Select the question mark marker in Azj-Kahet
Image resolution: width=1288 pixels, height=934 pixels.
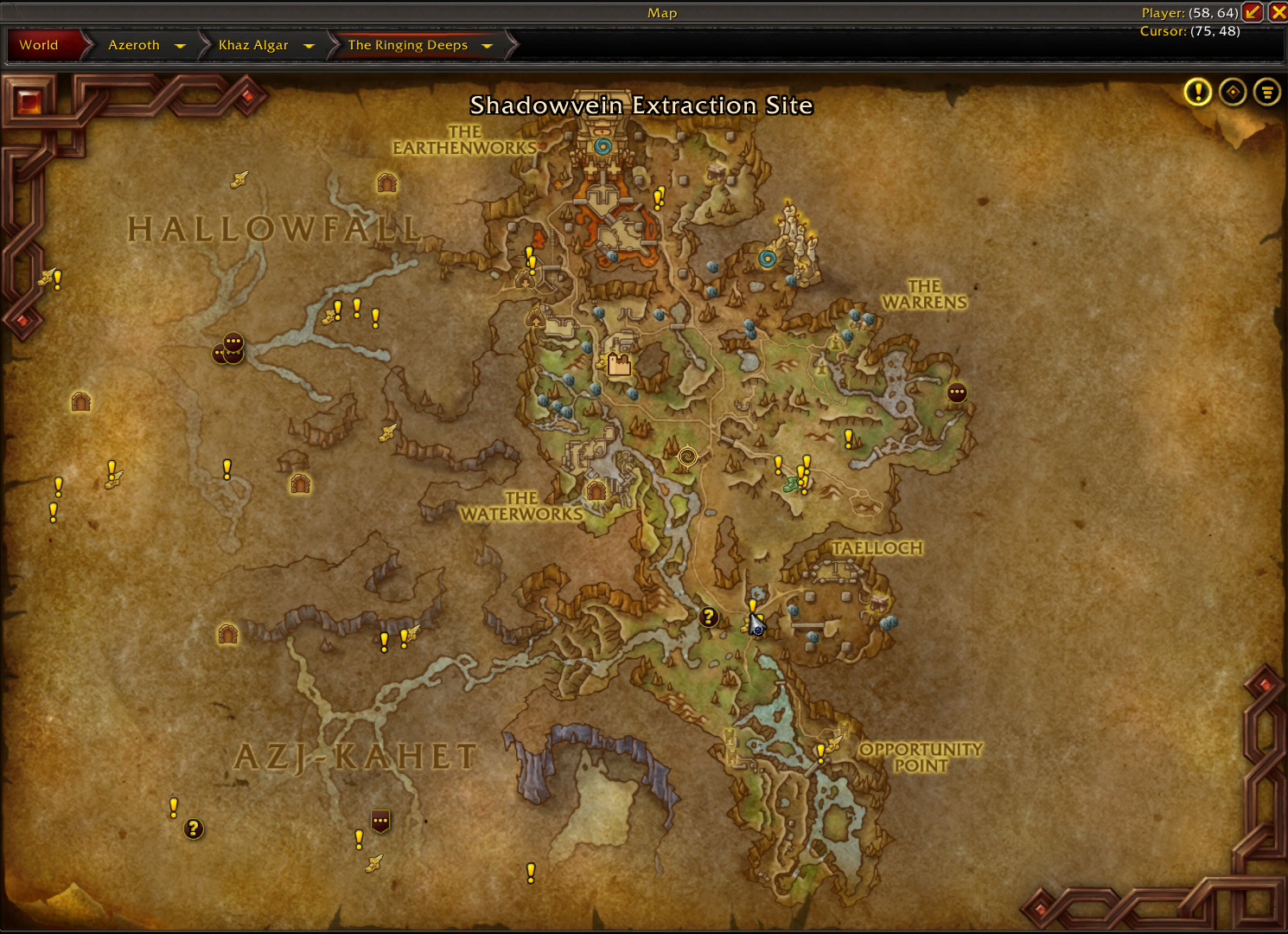(194, 828)
